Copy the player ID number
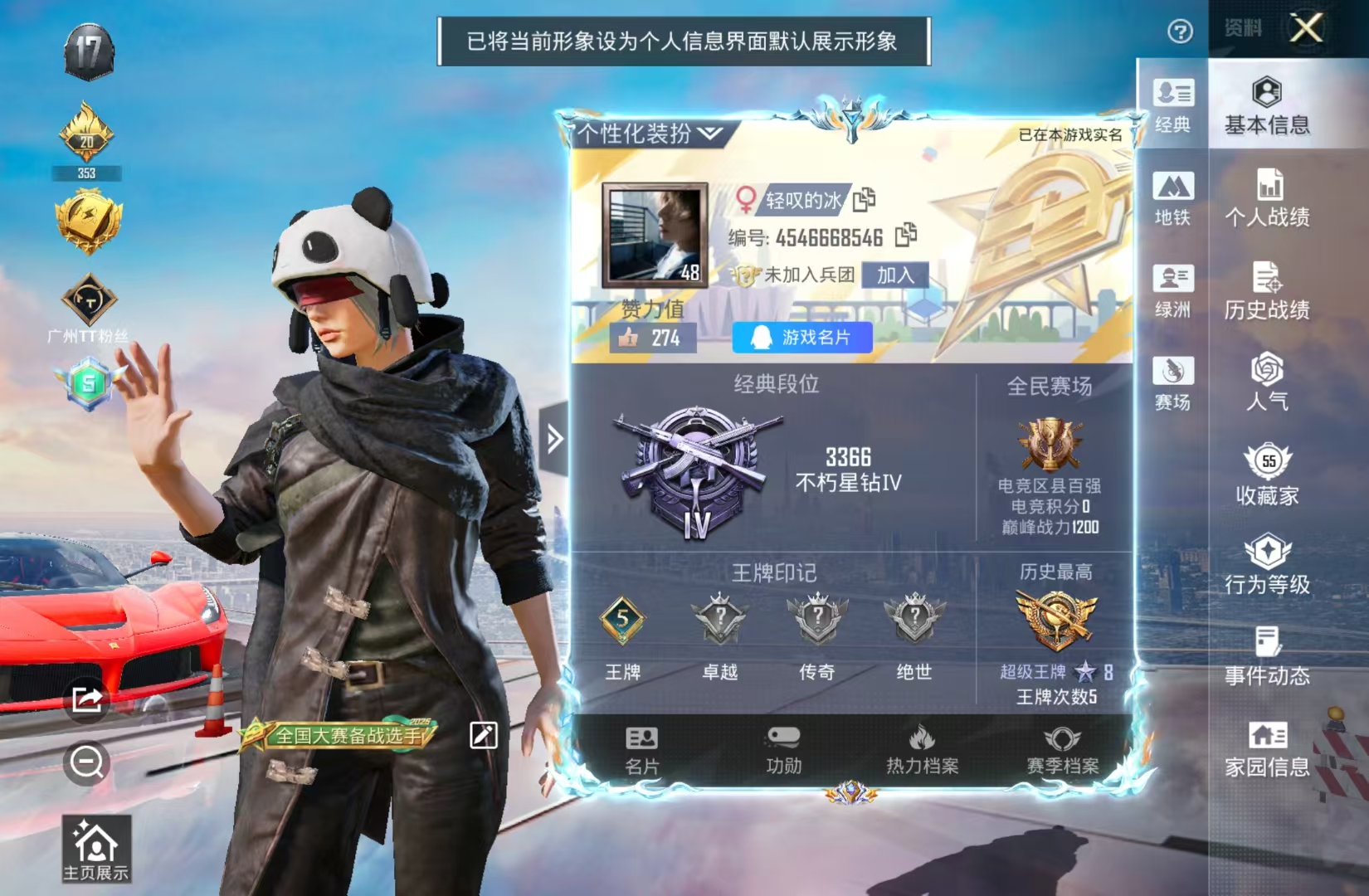1369x896 pixels. pos(906,236)
